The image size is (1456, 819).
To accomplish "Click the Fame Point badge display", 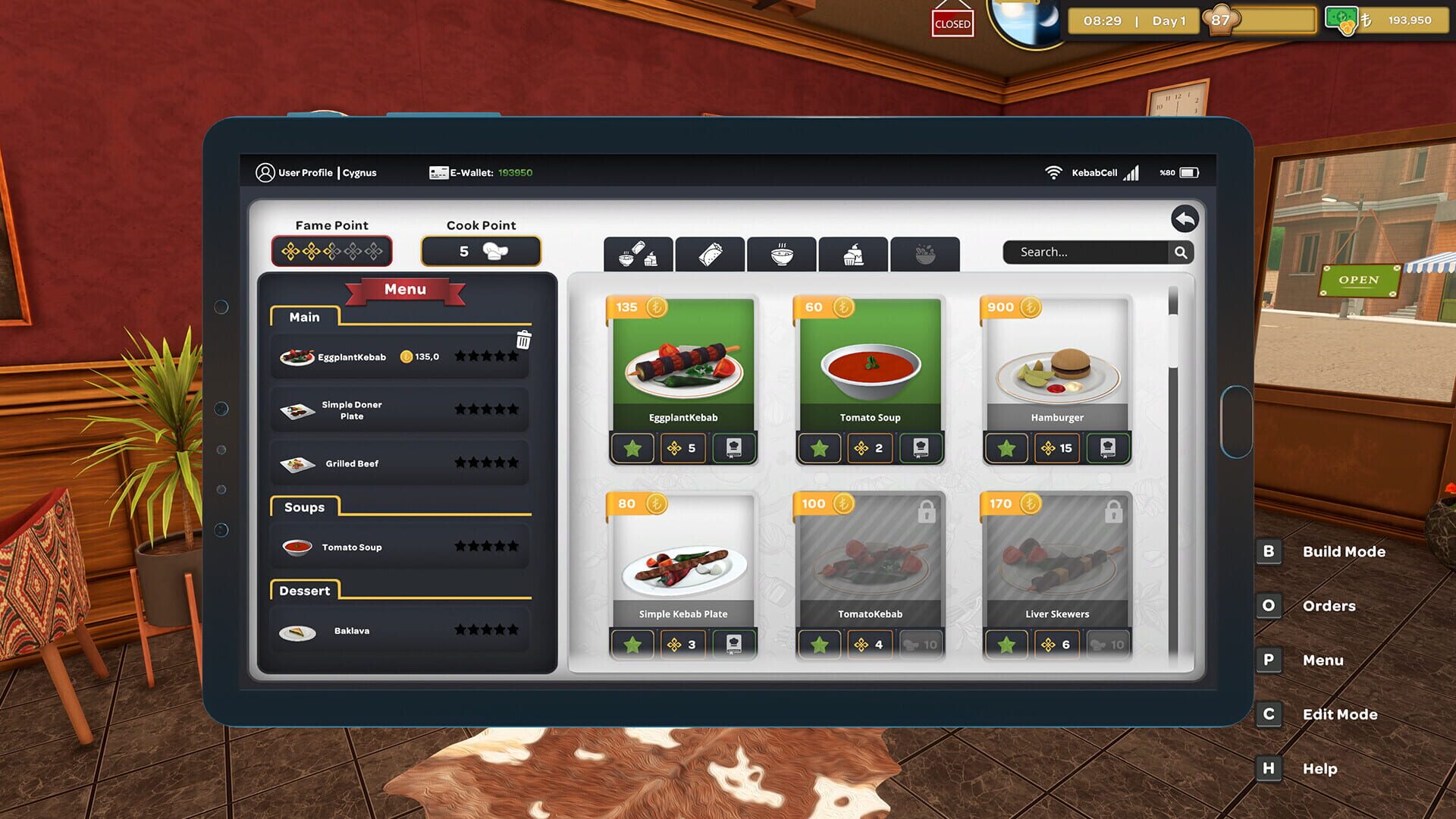I will coord(332,251).
